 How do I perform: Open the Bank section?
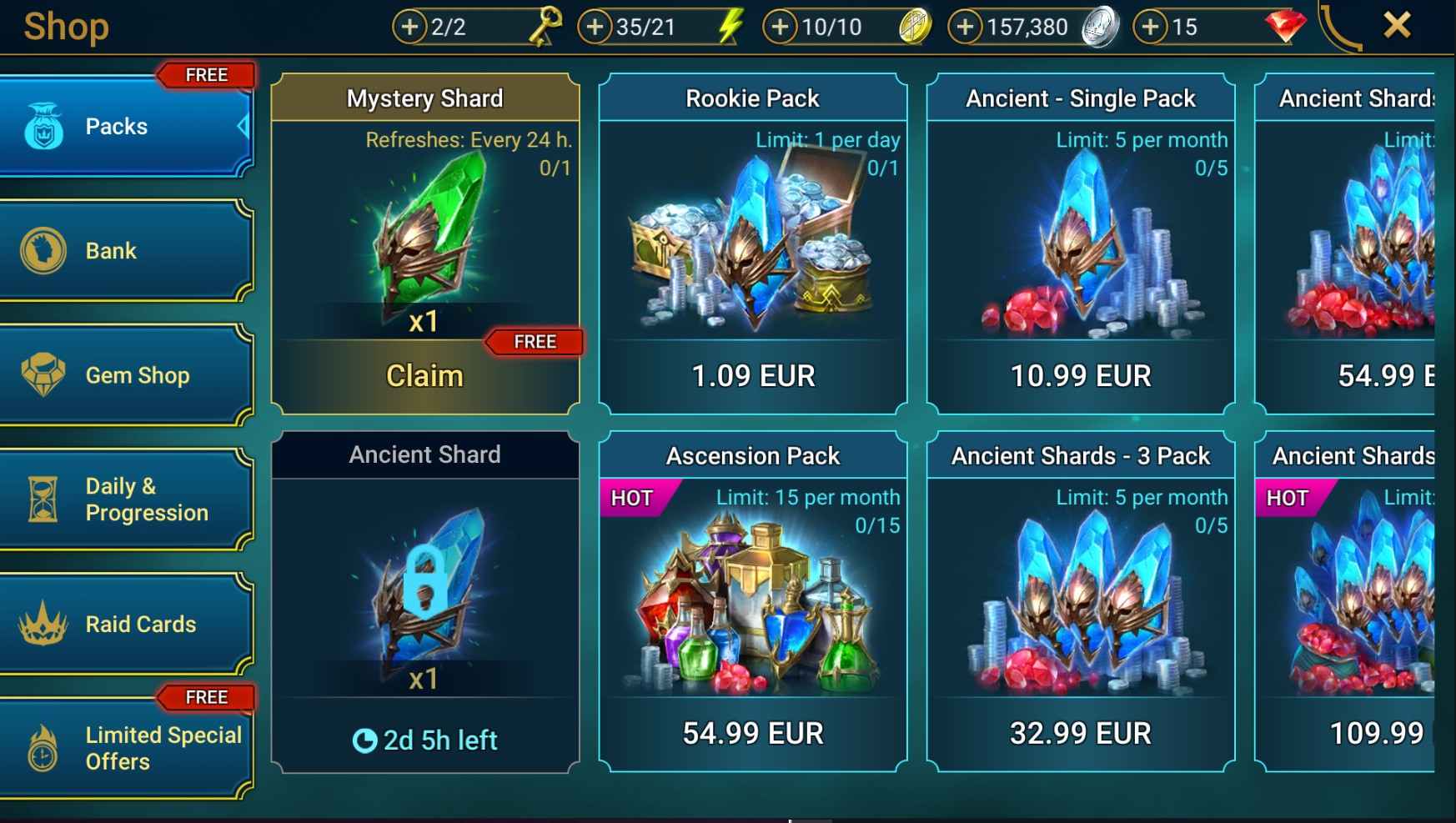(x=125, y=251)
